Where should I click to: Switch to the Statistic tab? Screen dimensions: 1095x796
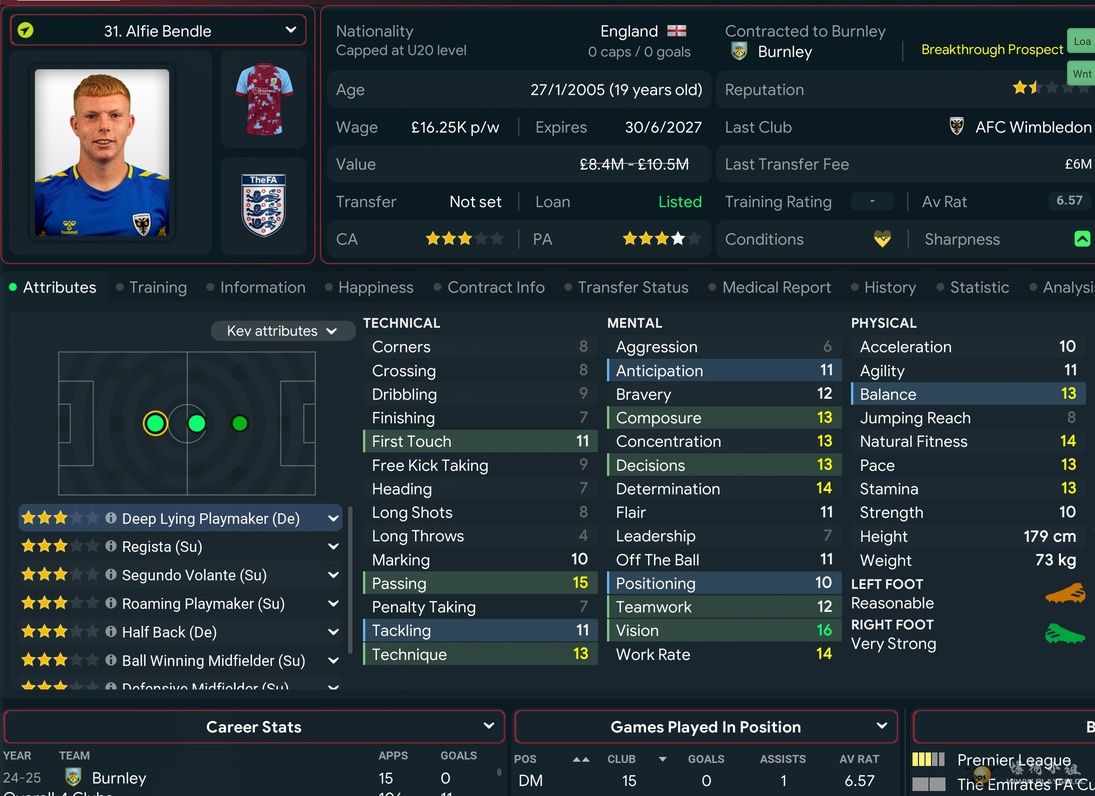pyautogui.click(x=979, y=288)
